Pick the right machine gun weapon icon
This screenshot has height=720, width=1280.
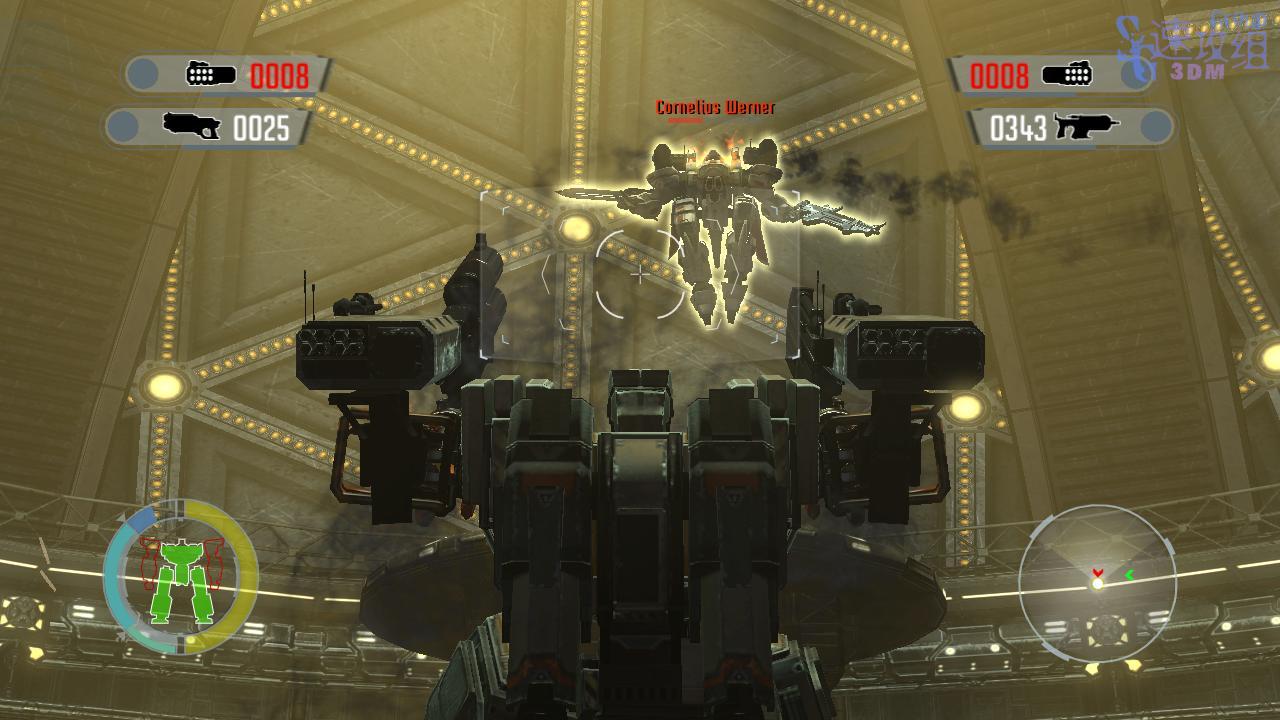(x=1084, y=127)
